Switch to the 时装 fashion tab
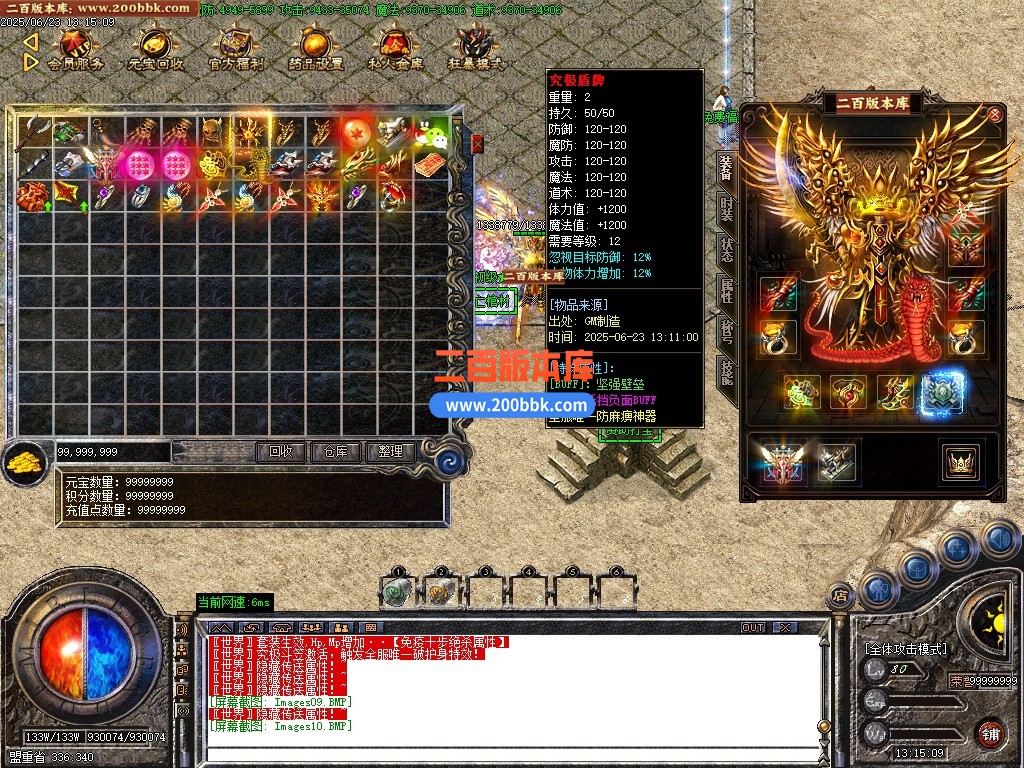Image resolution: width=1024 pixels, height=768 pixels. click(x=726, y=208)
